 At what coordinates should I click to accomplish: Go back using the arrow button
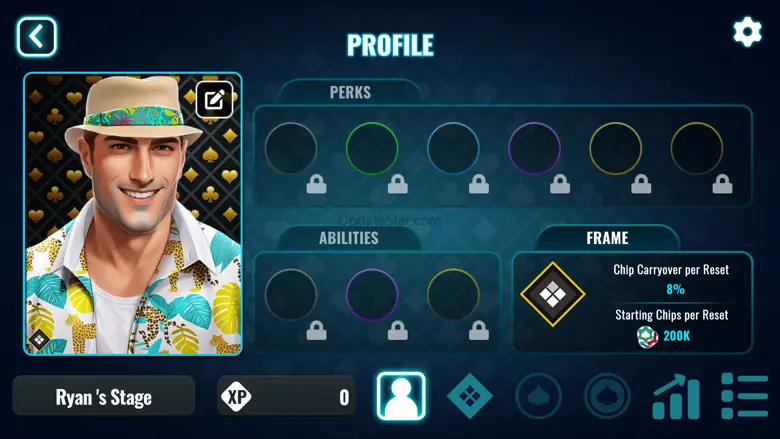click(x=37, y=37)
